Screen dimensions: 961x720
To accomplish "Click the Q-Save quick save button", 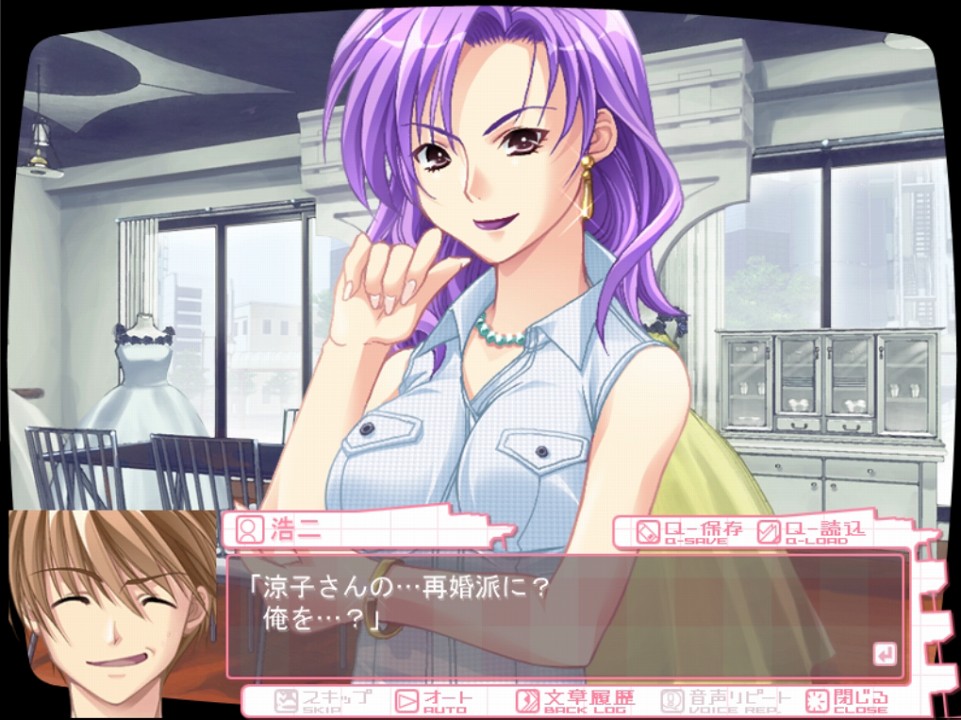I will (x=690, y=532).
